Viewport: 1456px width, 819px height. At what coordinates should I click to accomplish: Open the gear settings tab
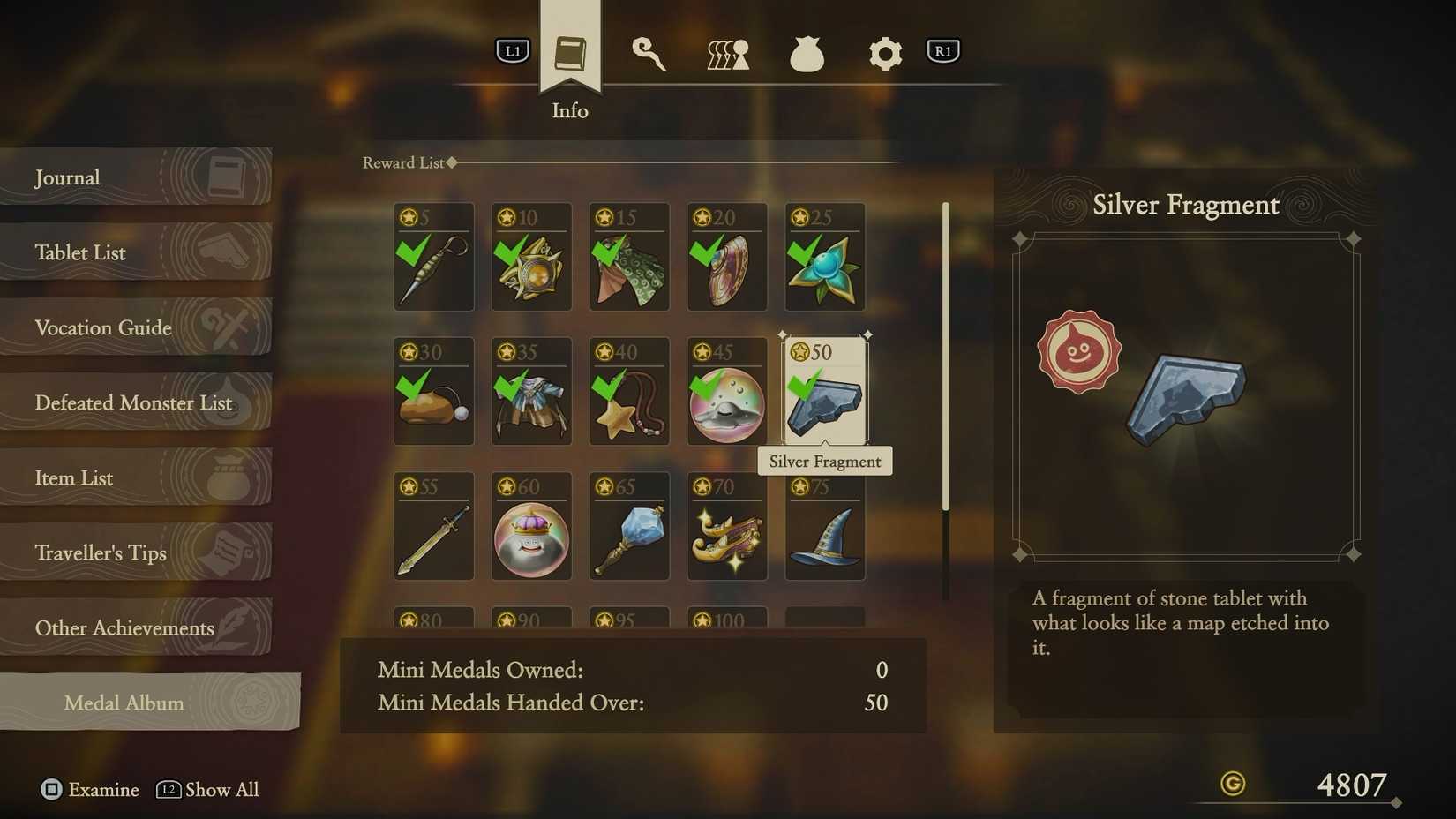885,54
